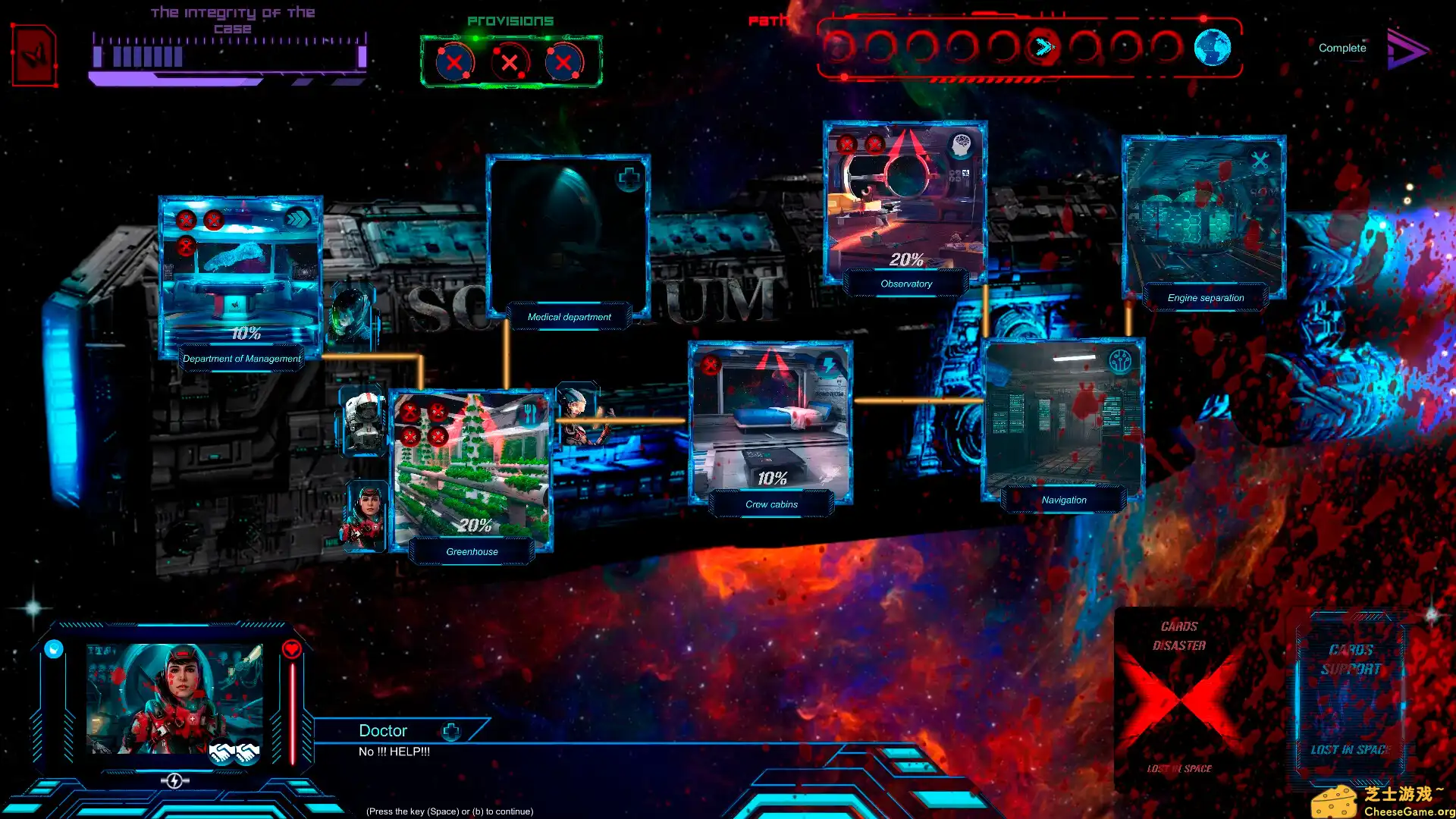Select the Navigation room nameplate
The height and width of the screenshot is (819, 1456).
[x=1063, y=499]
